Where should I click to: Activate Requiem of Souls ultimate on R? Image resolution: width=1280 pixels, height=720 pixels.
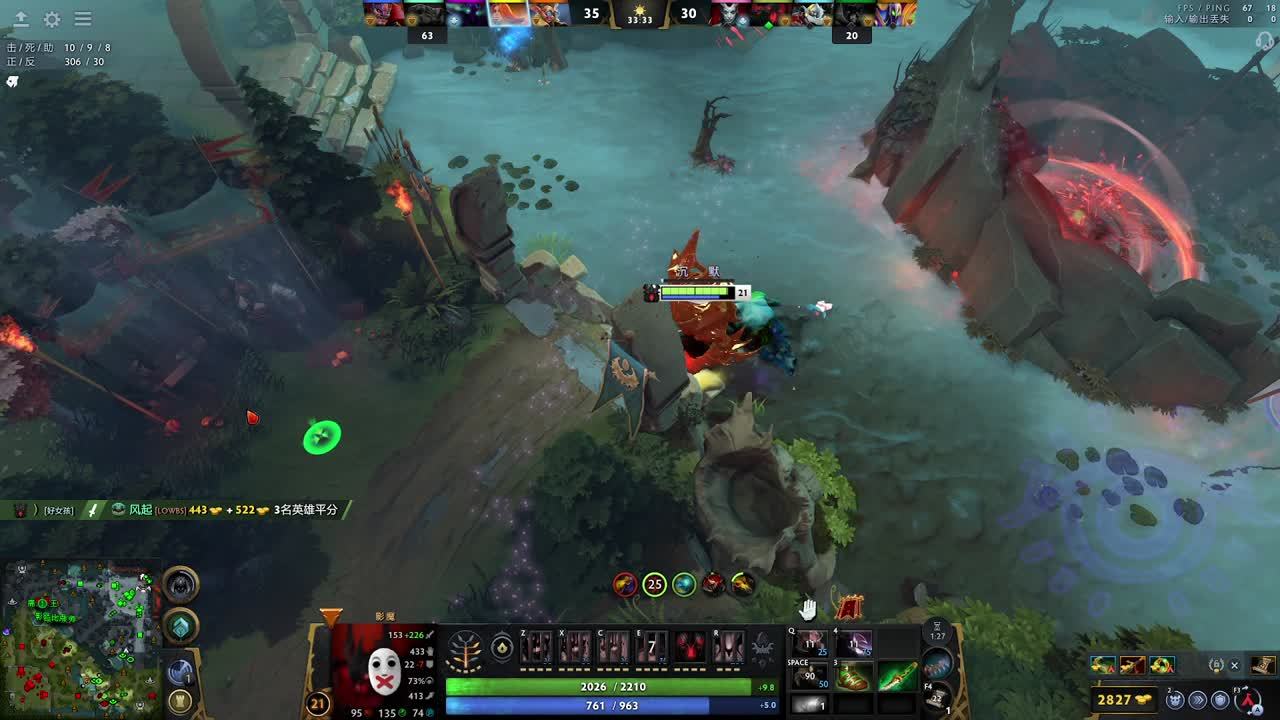[728, 647]
